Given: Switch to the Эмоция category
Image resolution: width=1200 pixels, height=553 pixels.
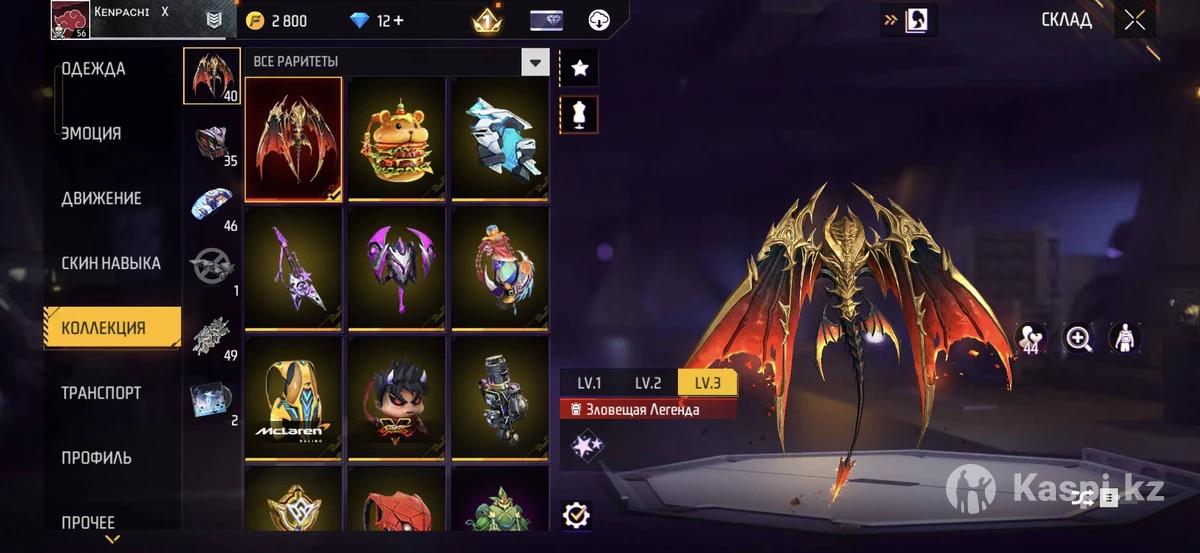Looking at the screenshot, I should coord(91,133).
